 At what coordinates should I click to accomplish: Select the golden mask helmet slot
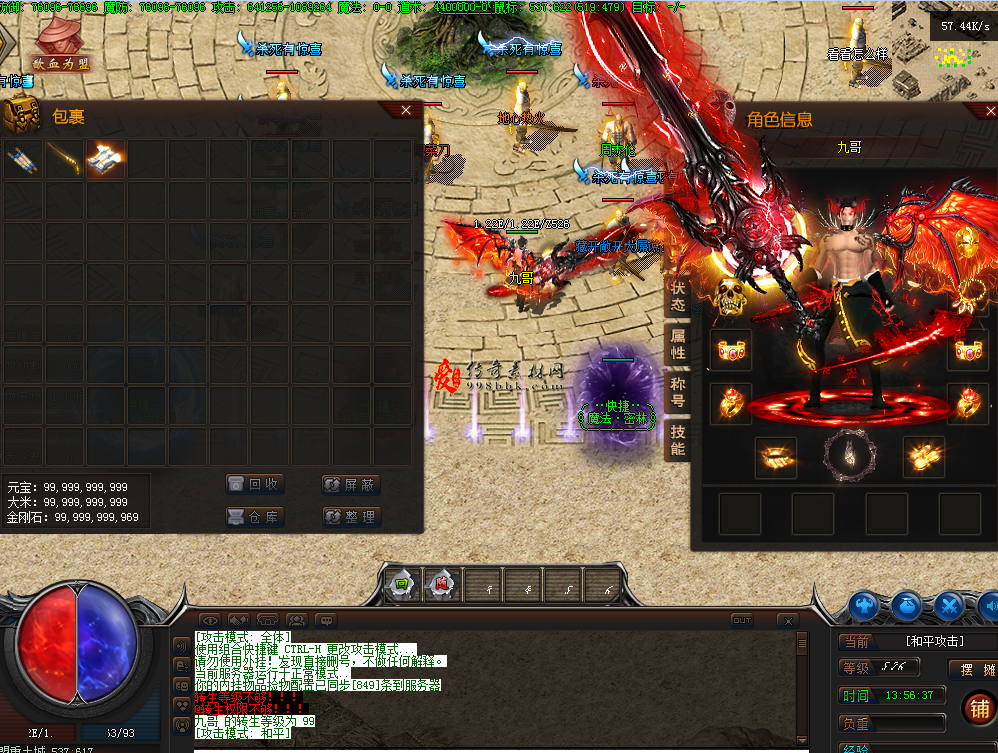click(967, 243)
